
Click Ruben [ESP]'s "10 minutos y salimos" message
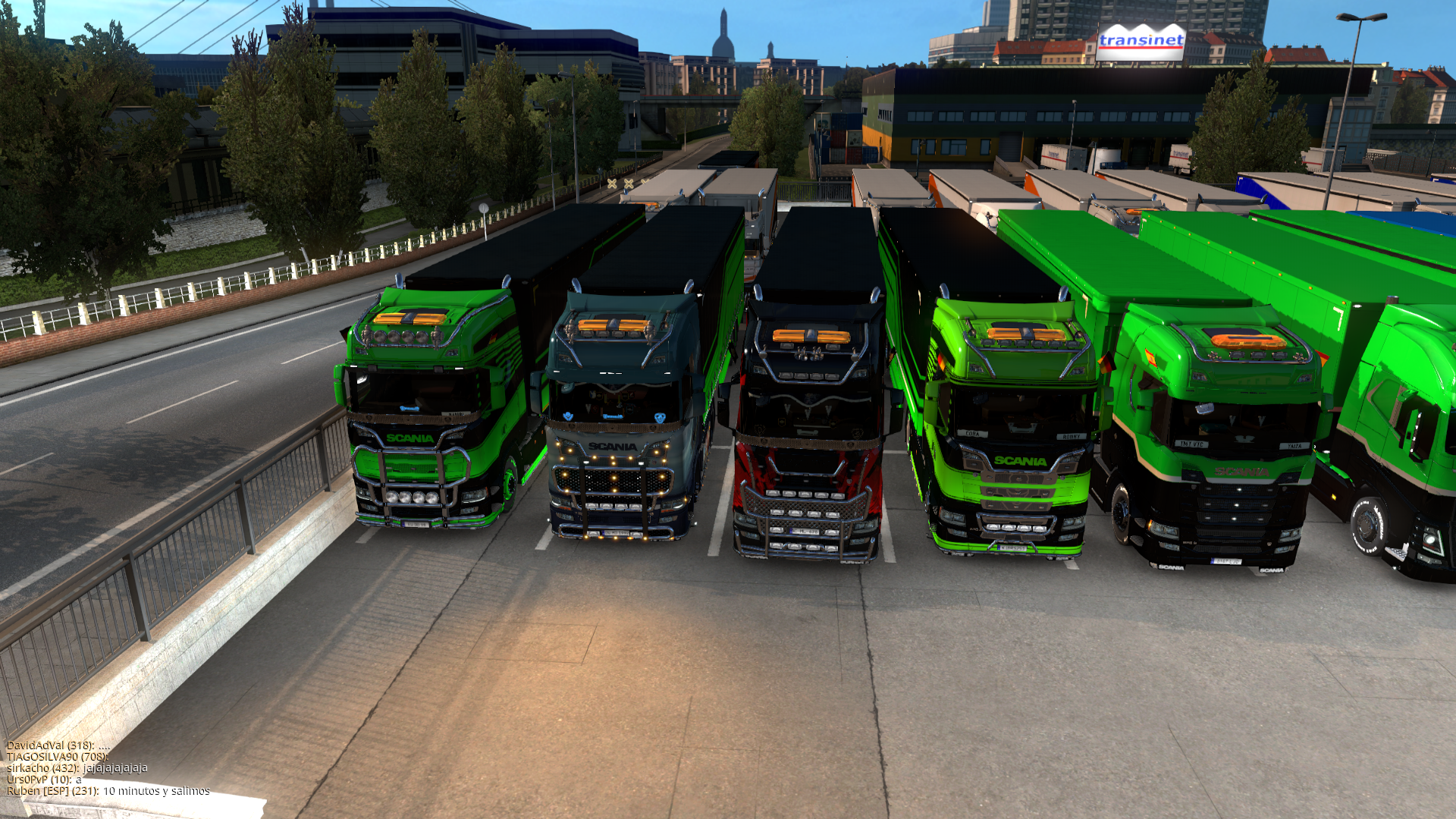108,791
